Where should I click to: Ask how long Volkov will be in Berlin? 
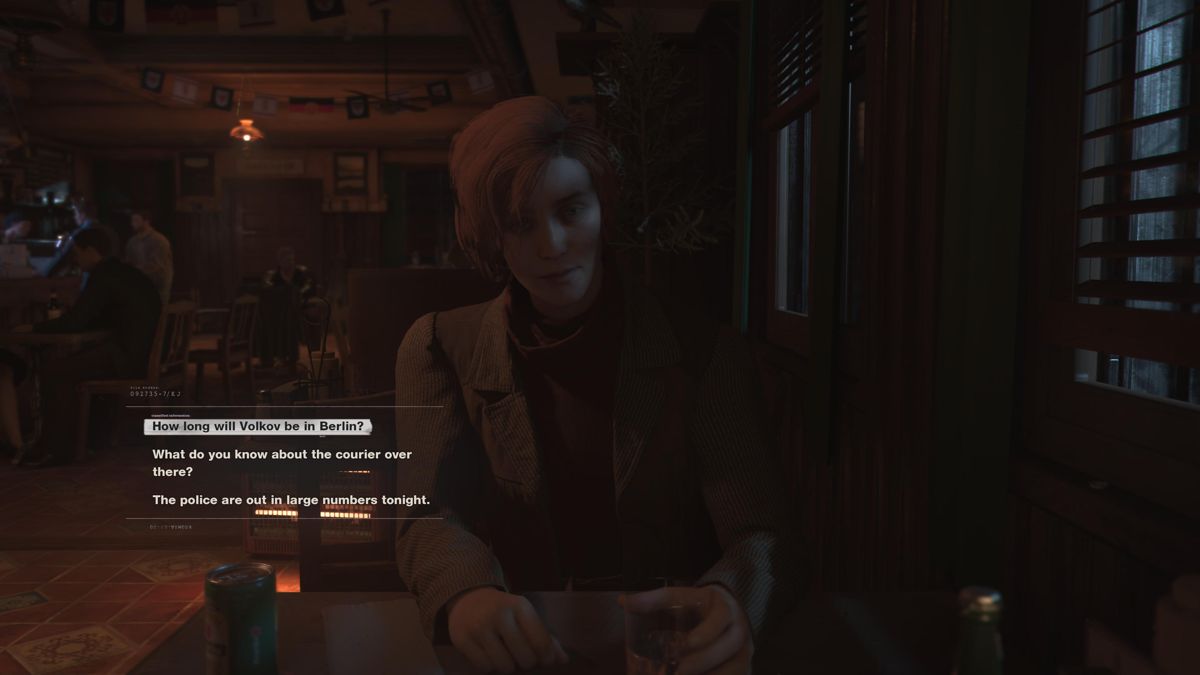258,426
